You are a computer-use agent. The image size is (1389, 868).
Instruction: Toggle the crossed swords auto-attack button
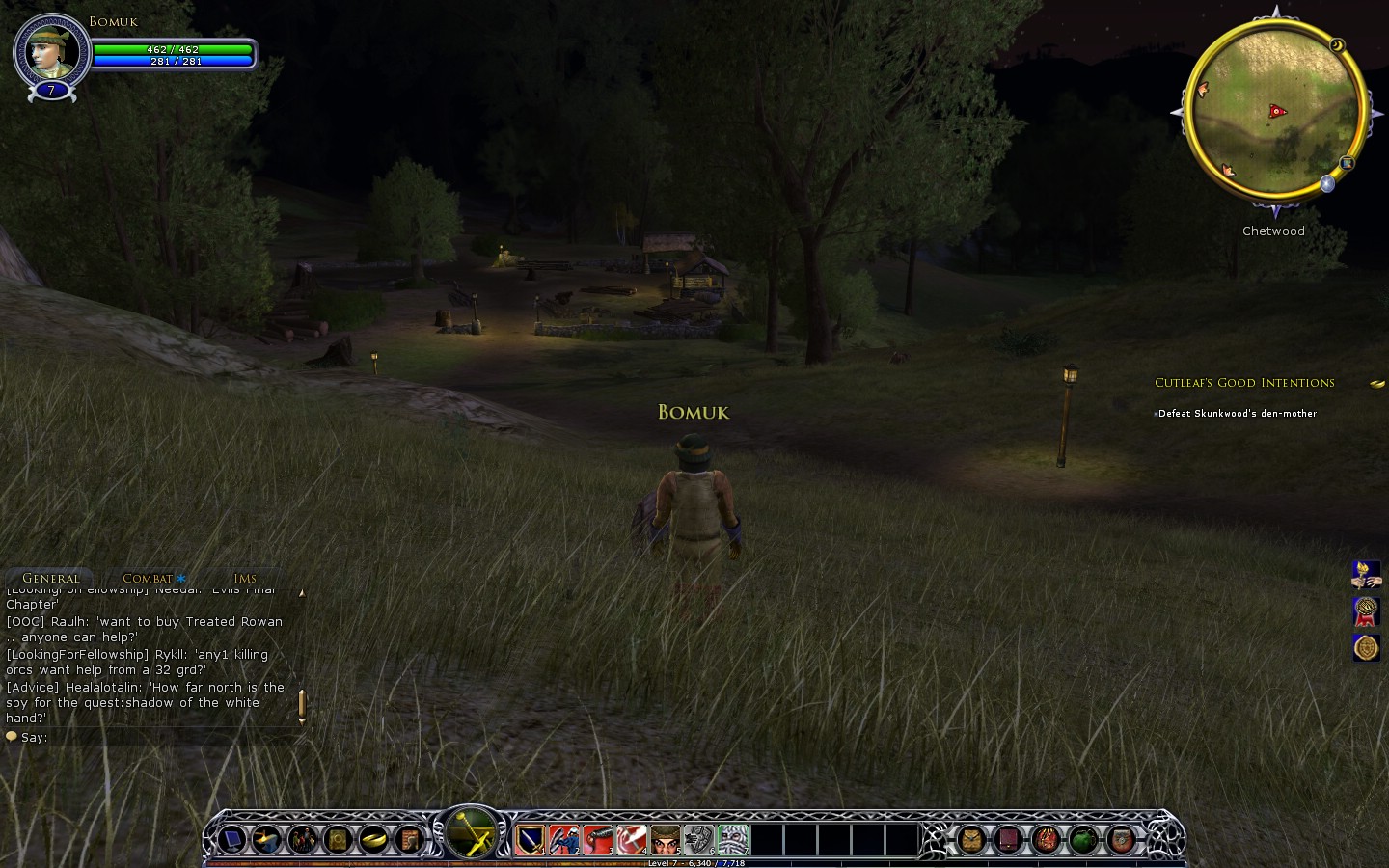click(x=472, y=832)
